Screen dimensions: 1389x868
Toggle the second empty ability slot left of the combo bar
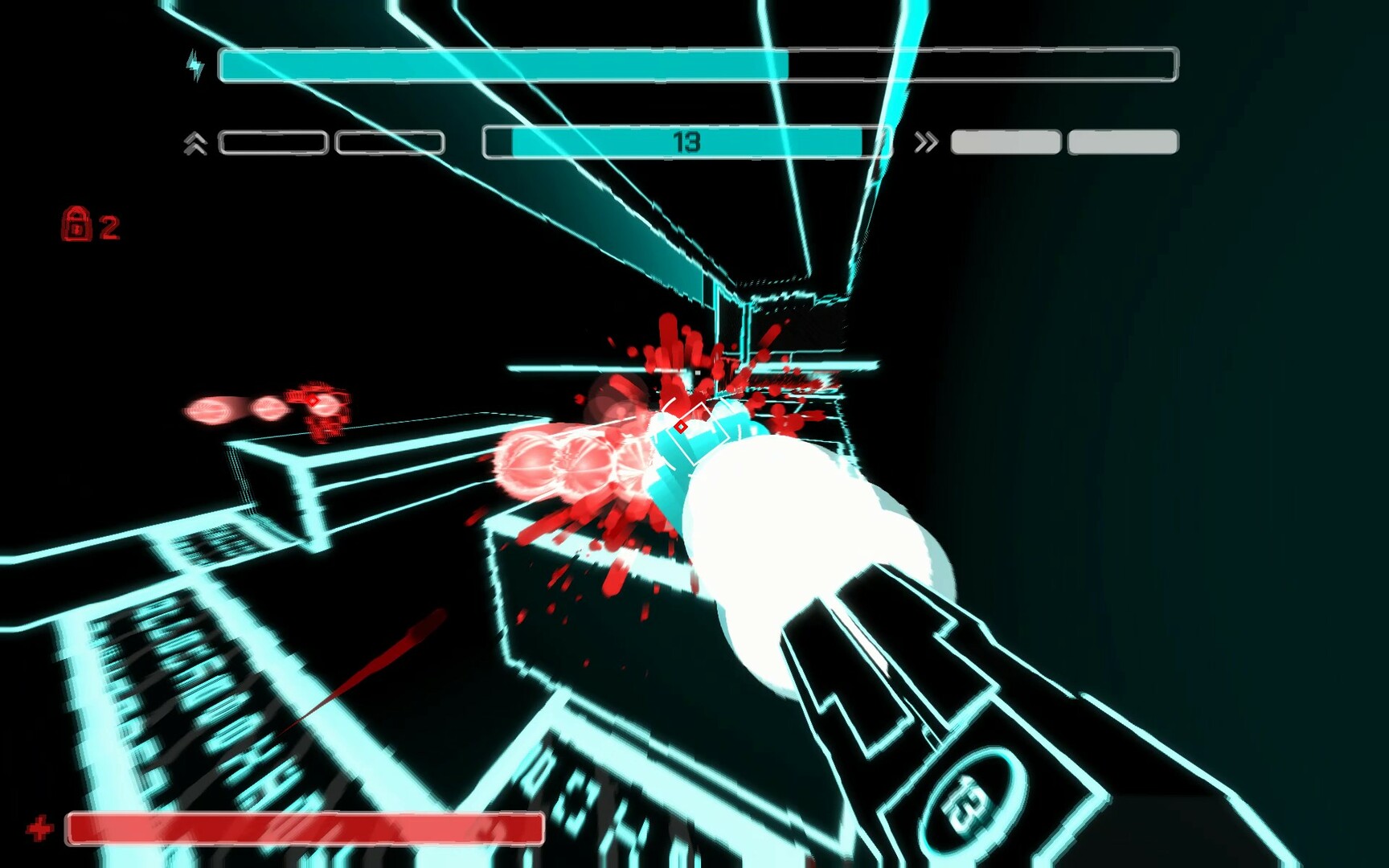393,141
